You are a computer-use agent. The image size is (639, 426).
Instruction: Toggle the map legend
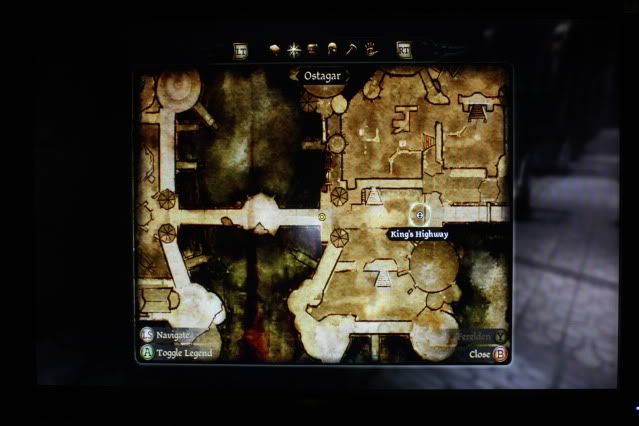[147, 353]
